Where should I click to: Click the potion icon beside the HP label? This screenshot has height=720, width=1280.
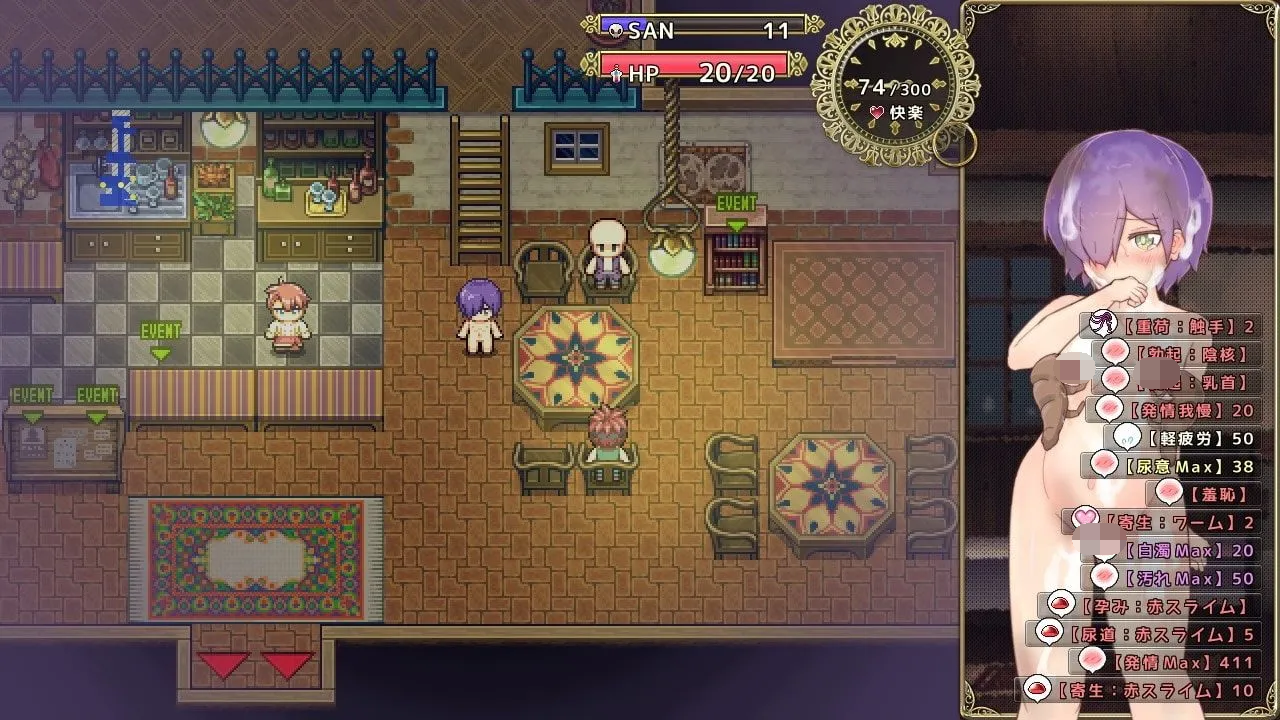[x=617, y=72]
